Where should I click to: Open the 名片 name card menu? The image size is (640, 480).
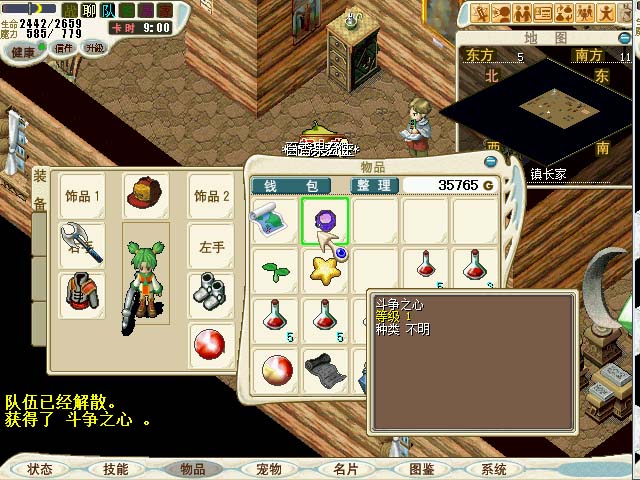[x=345, y=468]
